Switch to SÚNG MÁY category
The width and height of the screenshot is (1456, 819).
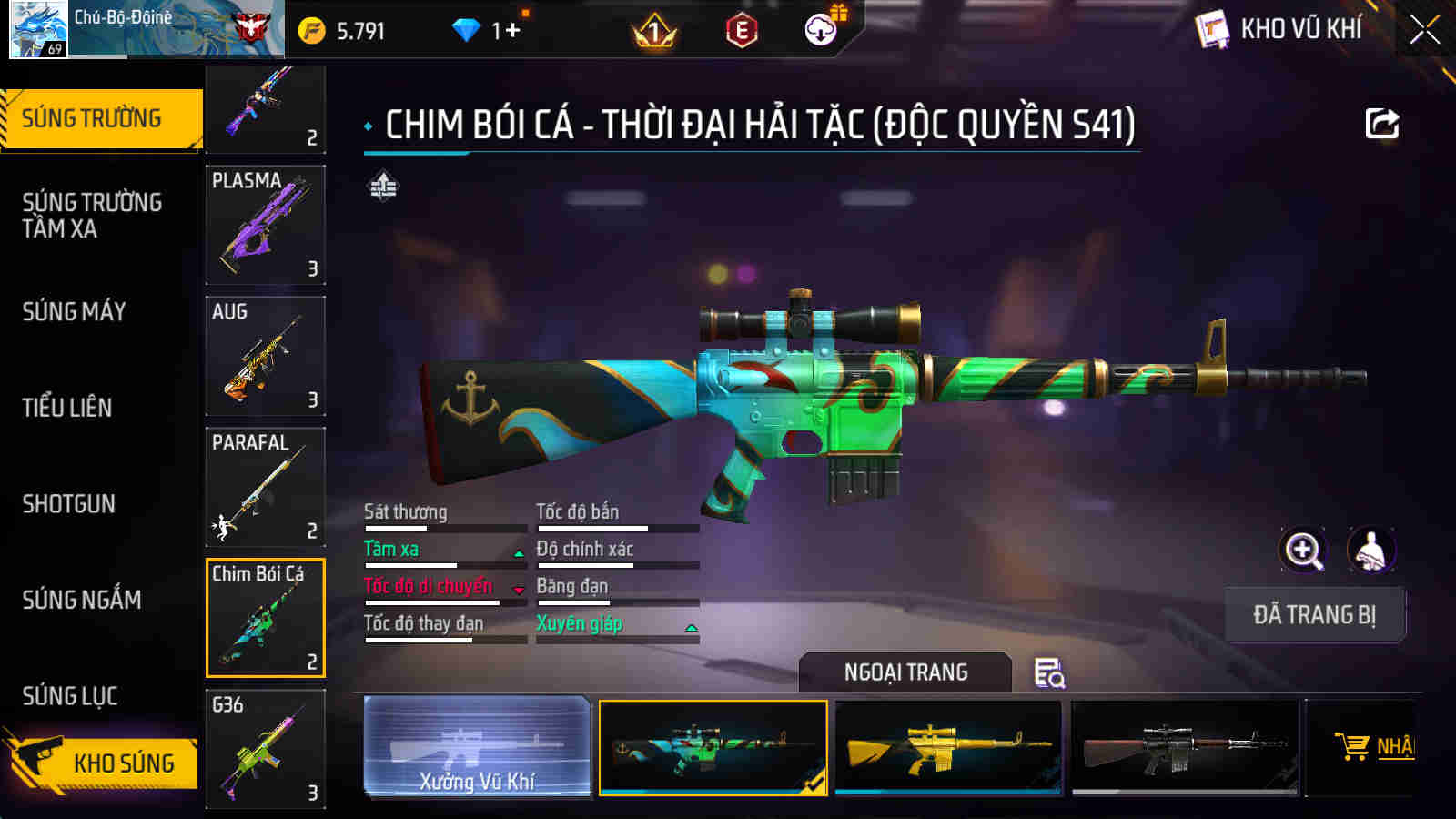pos(77,311)
